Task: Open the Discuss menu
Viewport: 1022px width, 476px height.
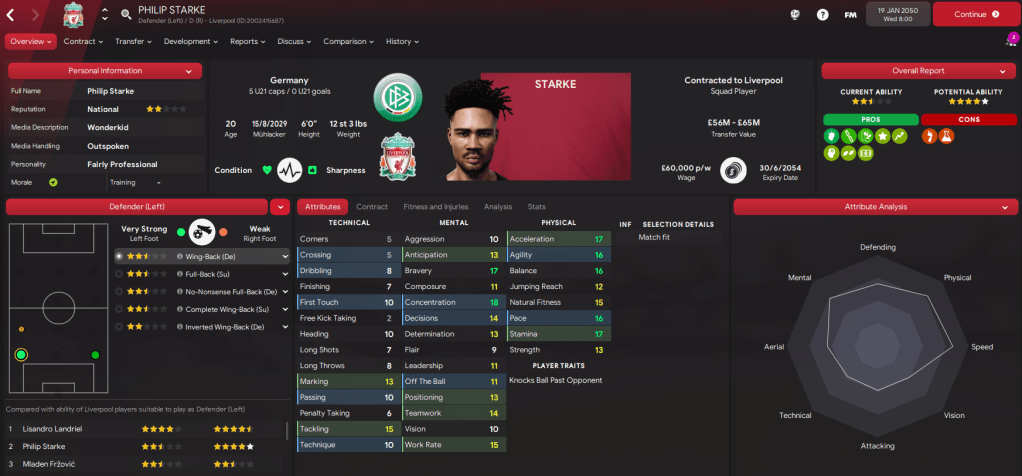Action: (x=294, y=42)
